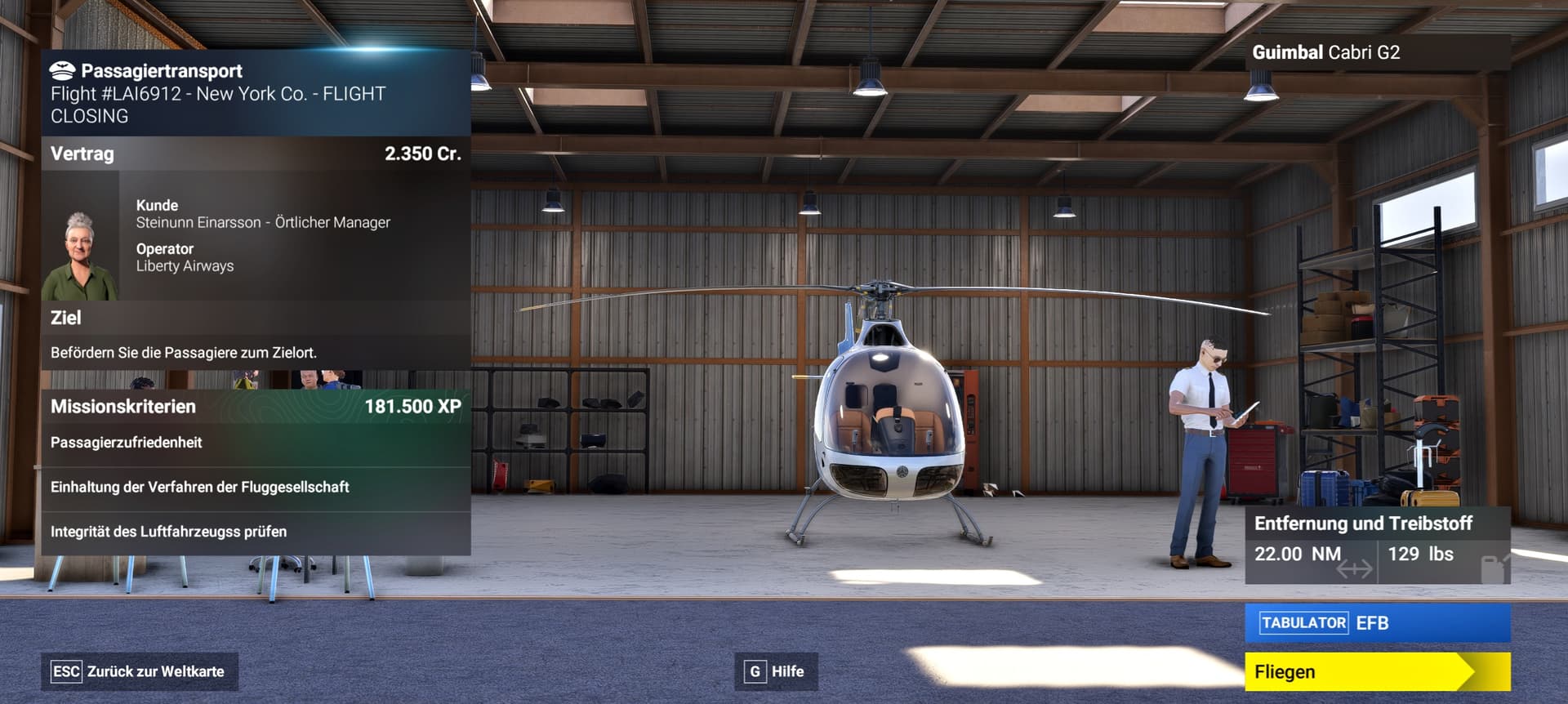The width and height of the screenshot is (1568, 704).
Task: Click the TABULATOR key indicator
Action: click(x=1304, y=622)
